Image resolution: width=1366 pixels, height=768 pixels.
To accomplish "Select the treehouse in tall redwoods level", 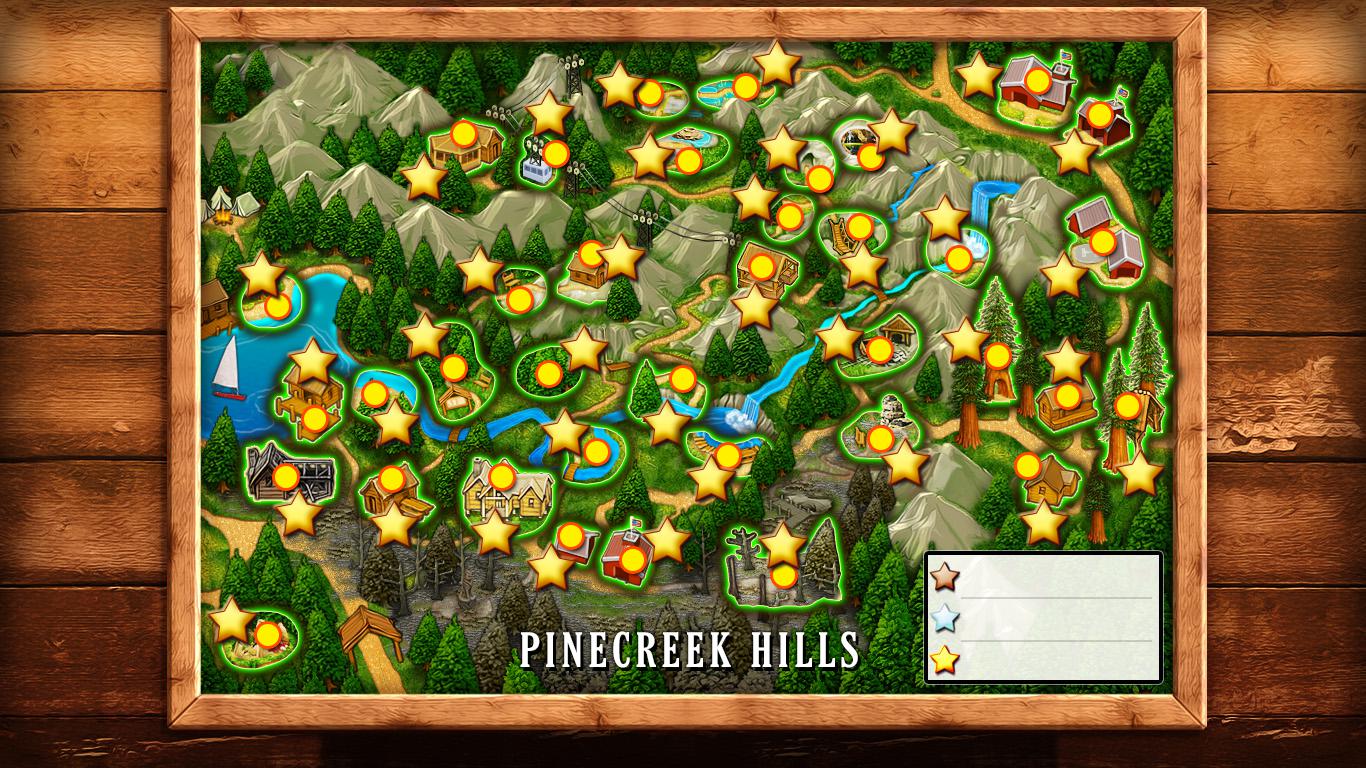I will [1127, 406].
